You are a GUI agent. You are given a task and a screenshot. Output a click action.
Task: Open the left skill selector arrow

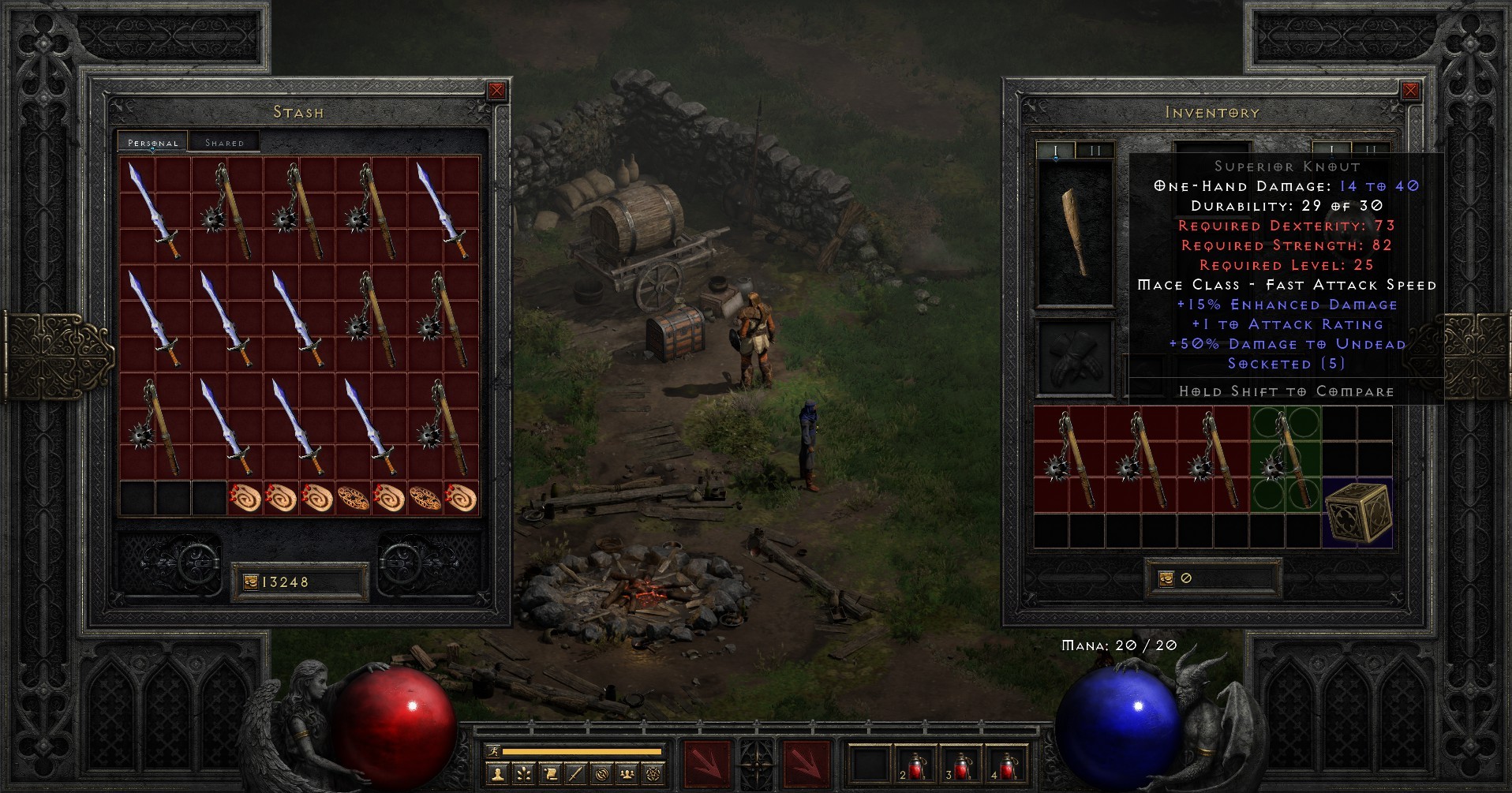[x=706, y=761]
